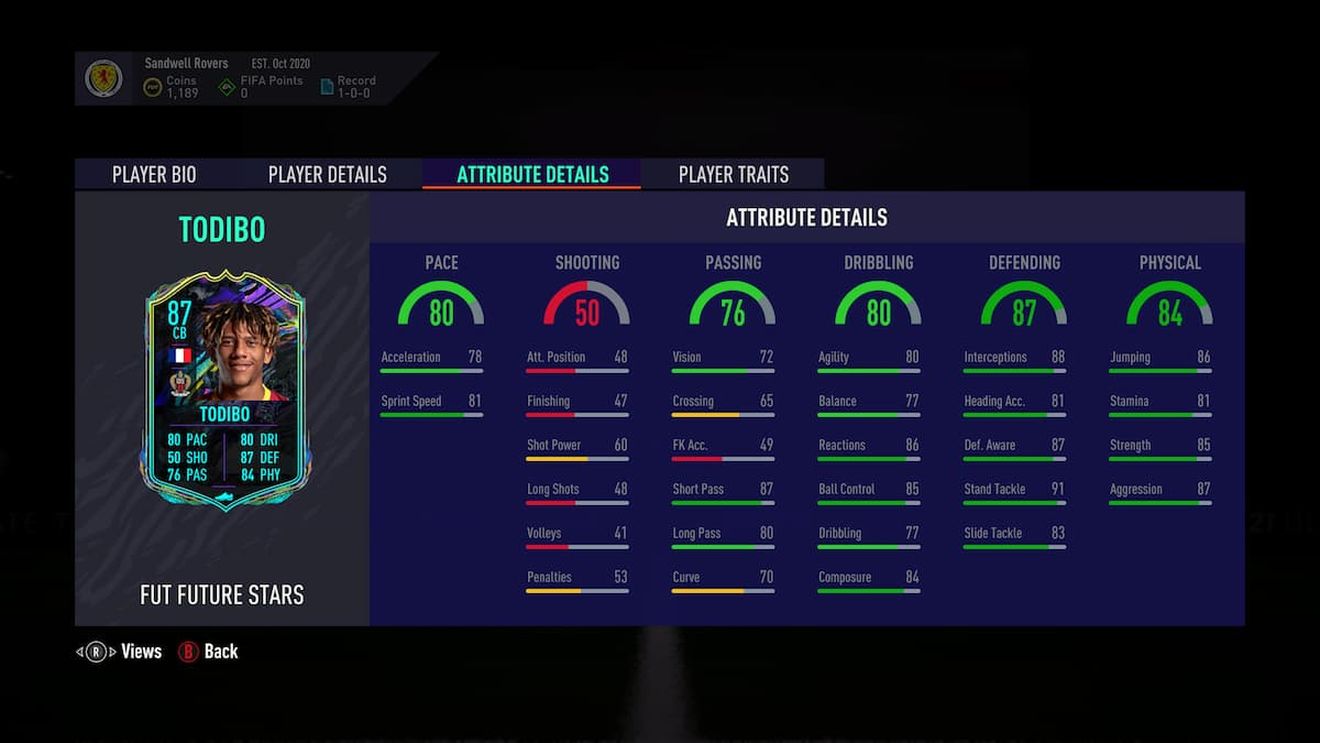Click the France flag on Todibo's card
1320x743 pixels.
tap(181, 355)
